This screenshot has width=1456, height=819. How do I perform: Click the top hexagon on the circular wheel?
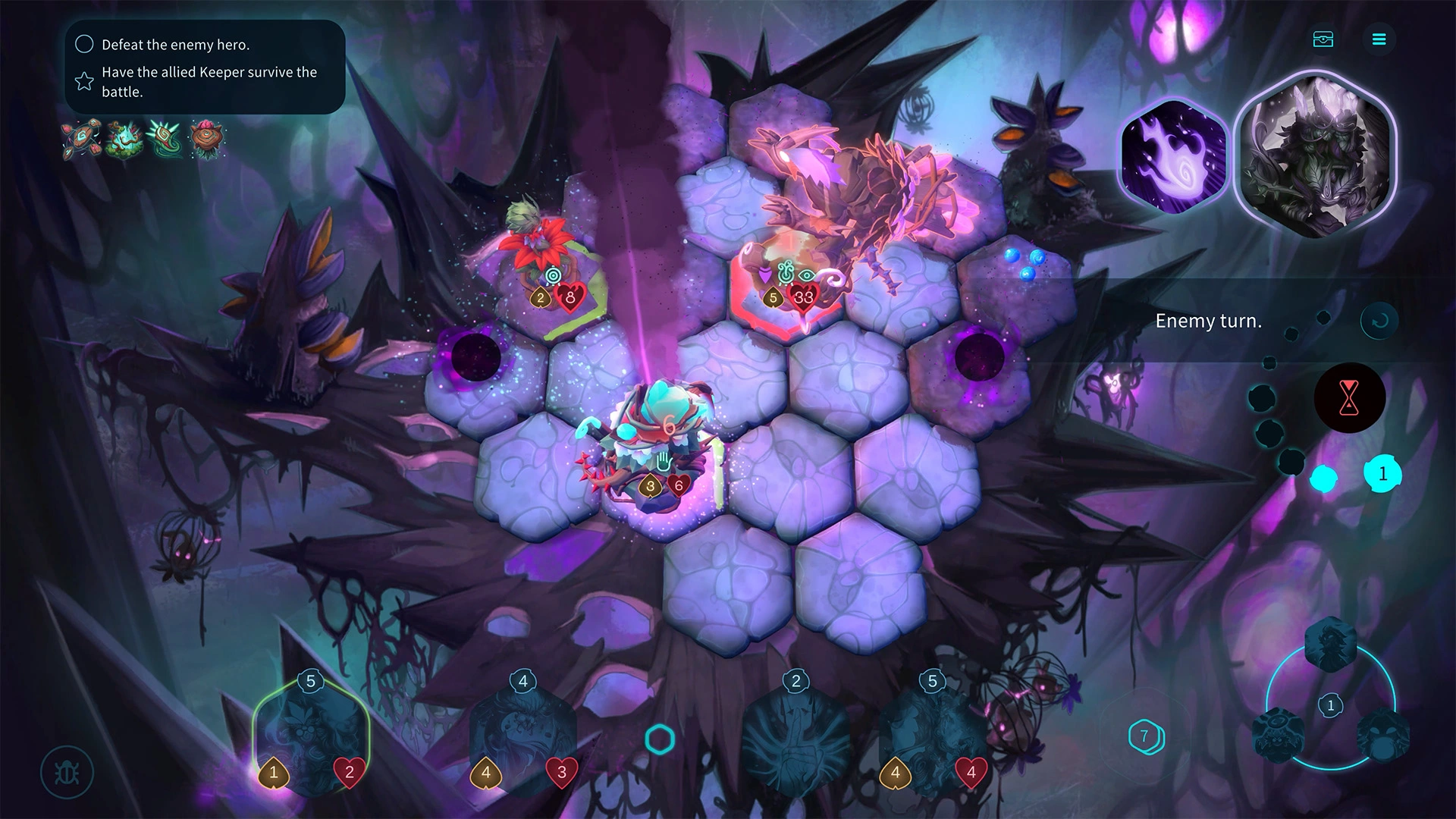[x=1330, y=645]
